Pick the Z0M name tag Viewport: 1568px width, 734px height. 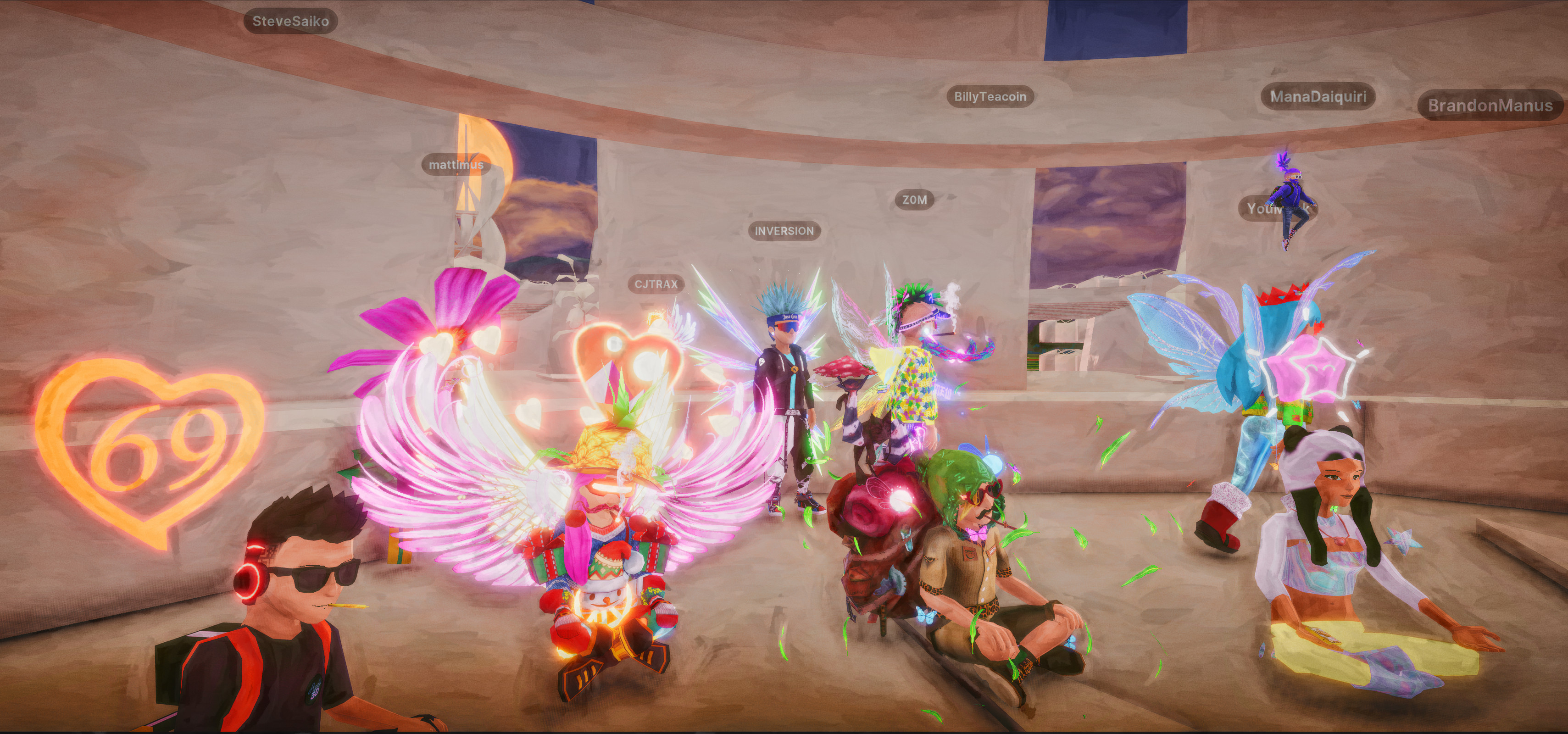tap(914, 200)
